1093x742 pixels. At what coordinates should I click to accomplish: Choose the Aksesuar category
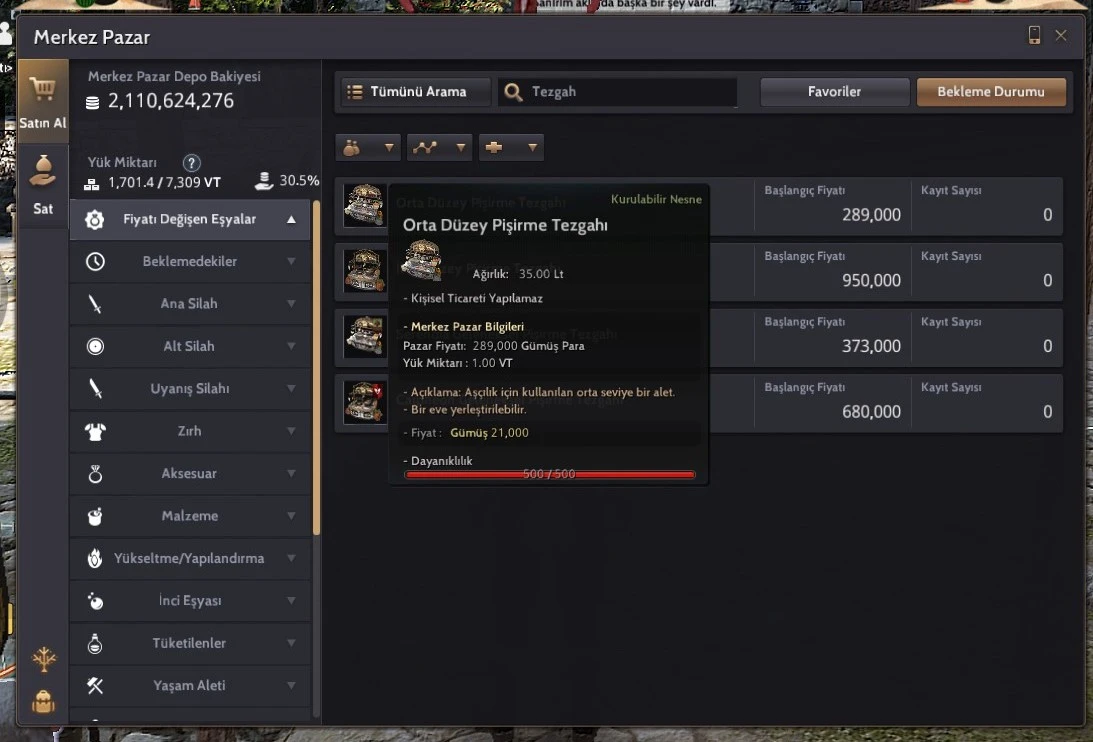[x=190, y=474]
